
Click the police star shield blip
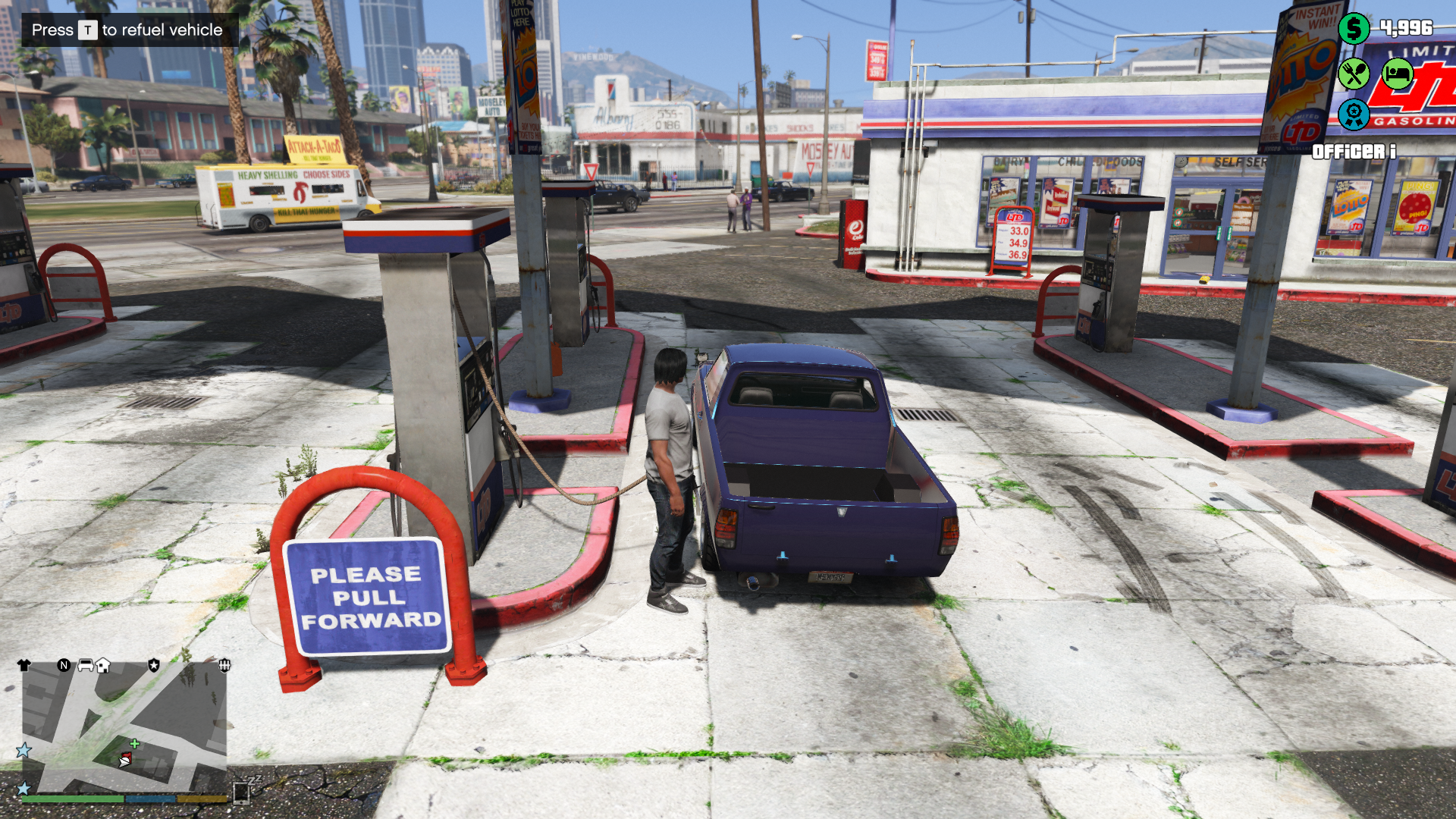pyautogui.click(x=154, y=665)
